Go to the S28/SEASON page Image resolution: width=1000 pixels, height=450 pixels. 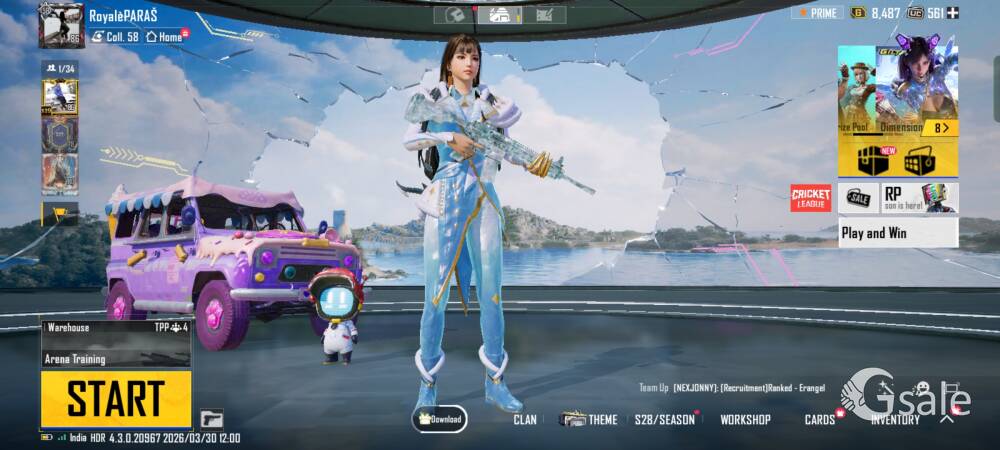(665, 420)
